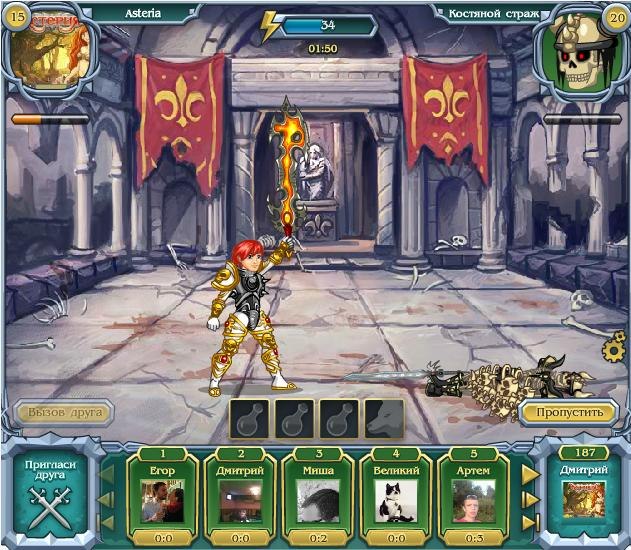Pick the Великий friend card with the cat photo
The image size is (631, 550).
(x=395, y=491)
